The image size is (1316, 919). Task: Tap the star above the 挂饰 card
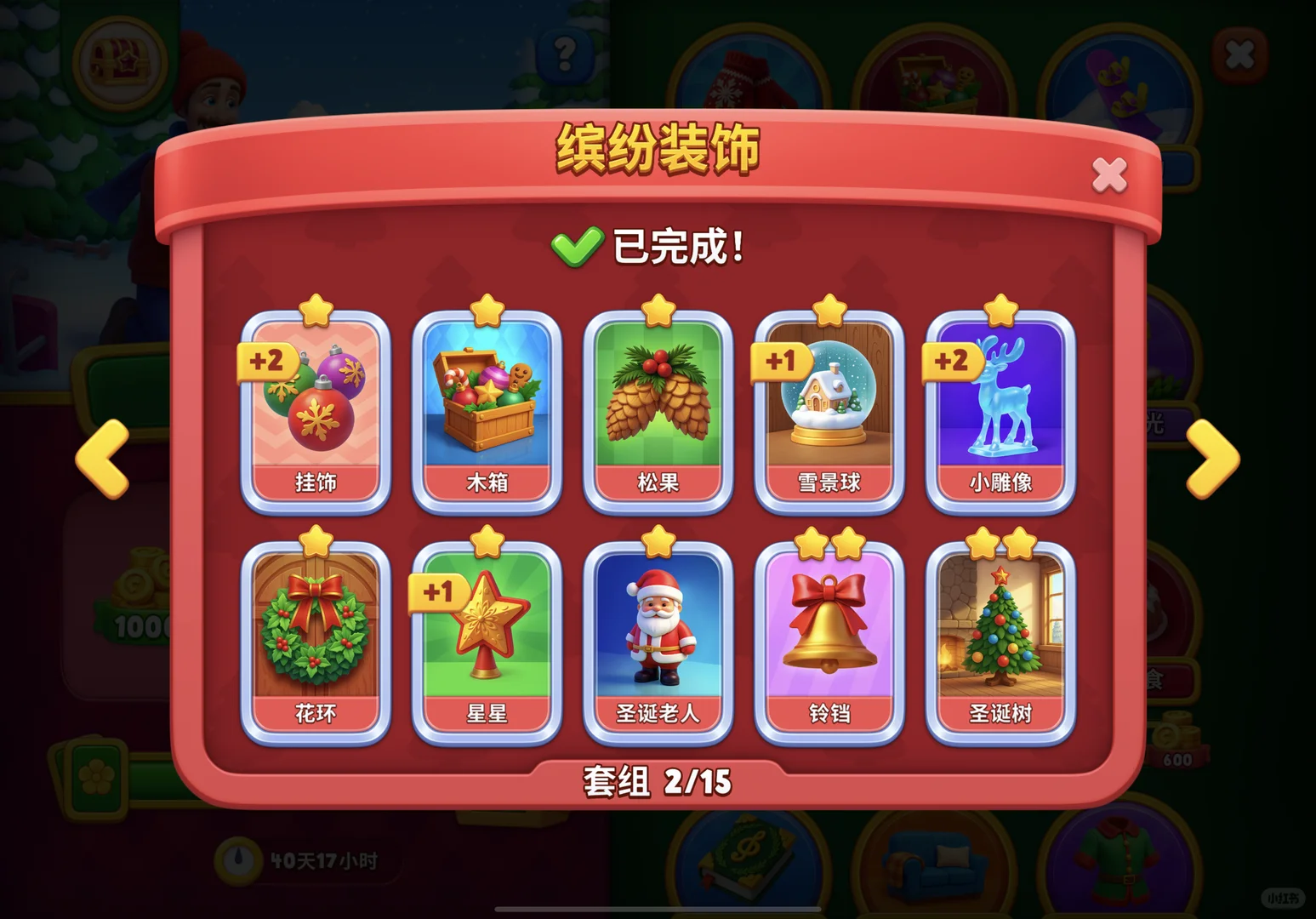[x=316, y=308]
